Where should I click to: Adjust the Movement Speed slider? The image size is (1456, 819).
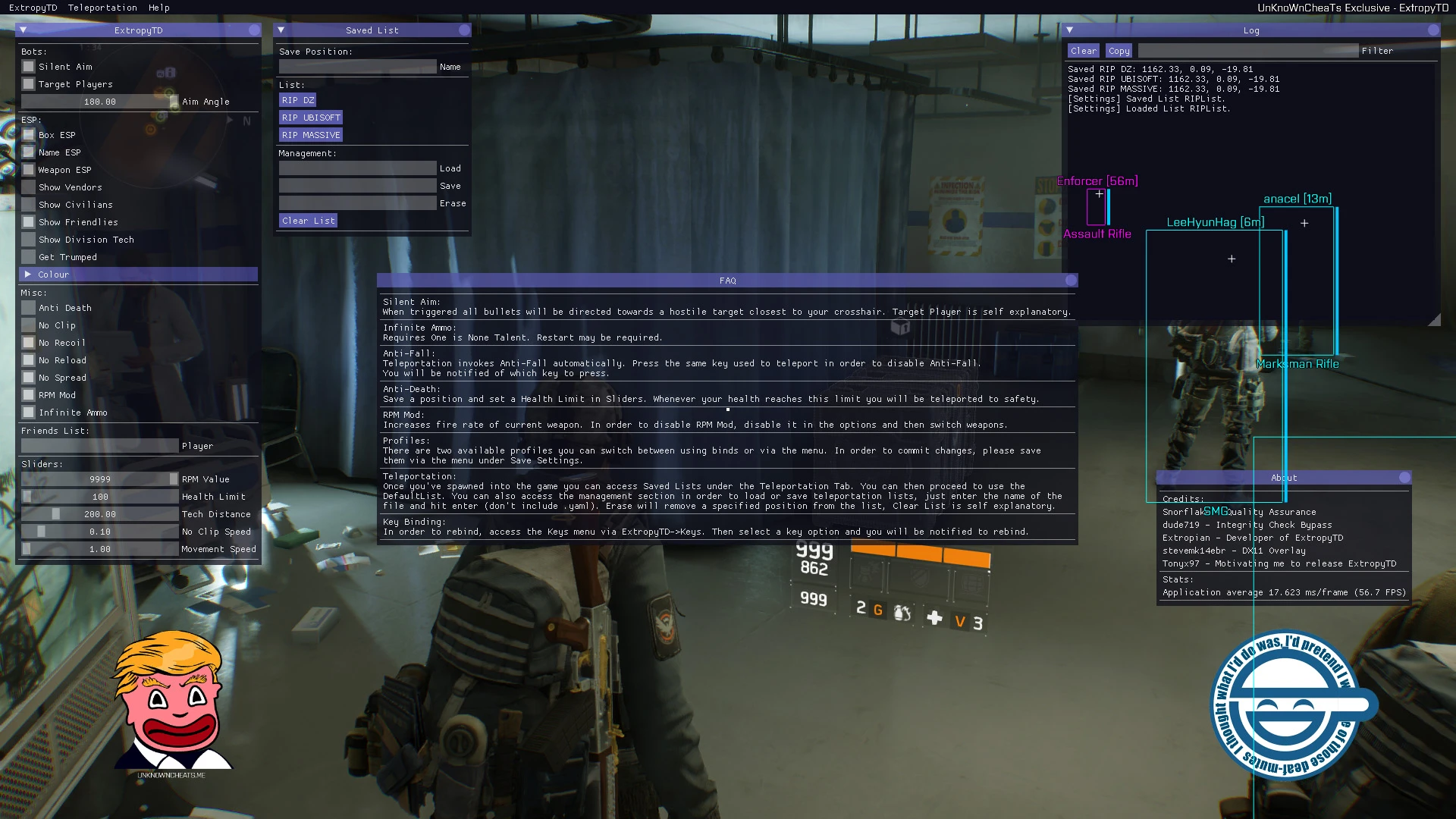click(101, 549)
